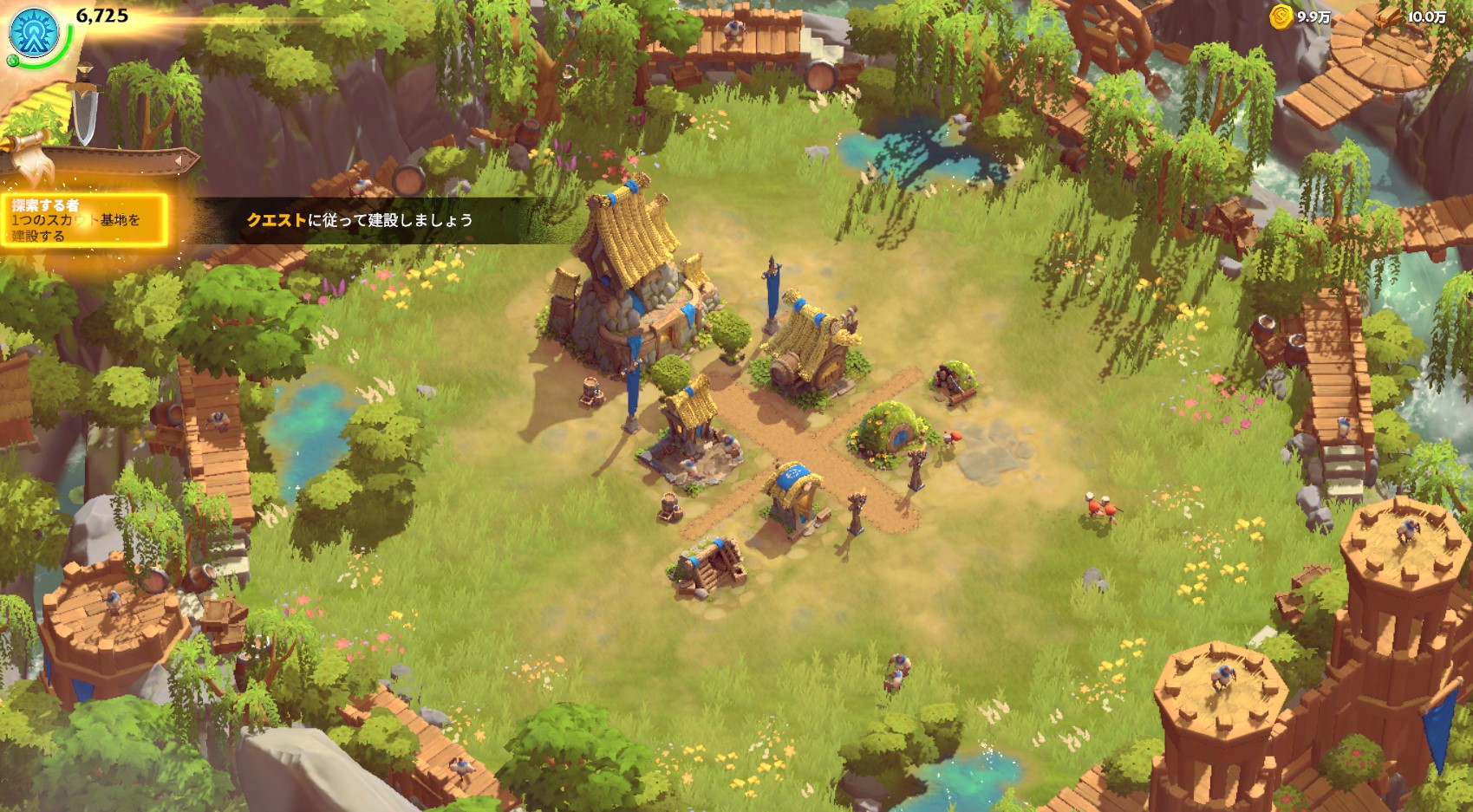Tap the wood planks resource icon
1473x812 pixels.
1390,16
